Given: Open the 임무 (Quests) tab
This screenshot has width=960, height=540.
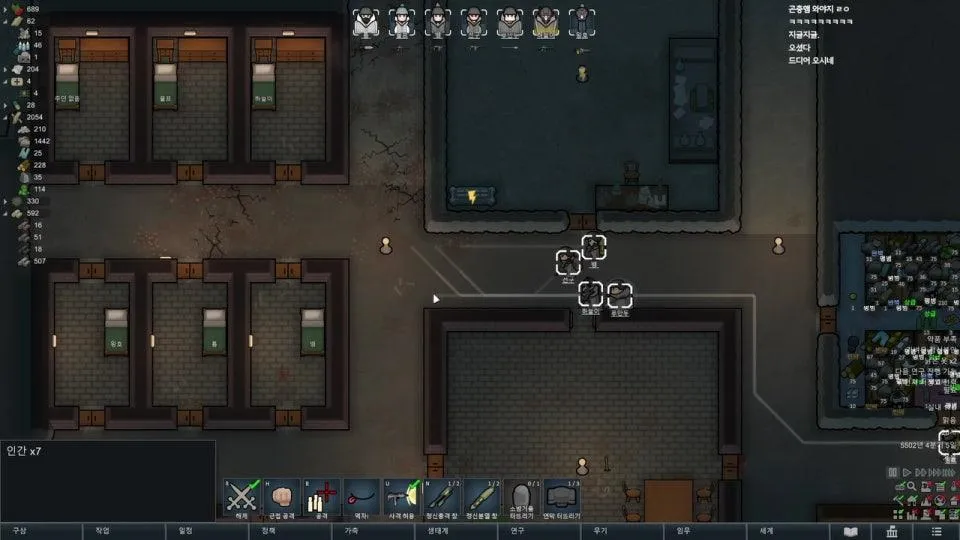Looking at the screenshot, I should [684, 531].
